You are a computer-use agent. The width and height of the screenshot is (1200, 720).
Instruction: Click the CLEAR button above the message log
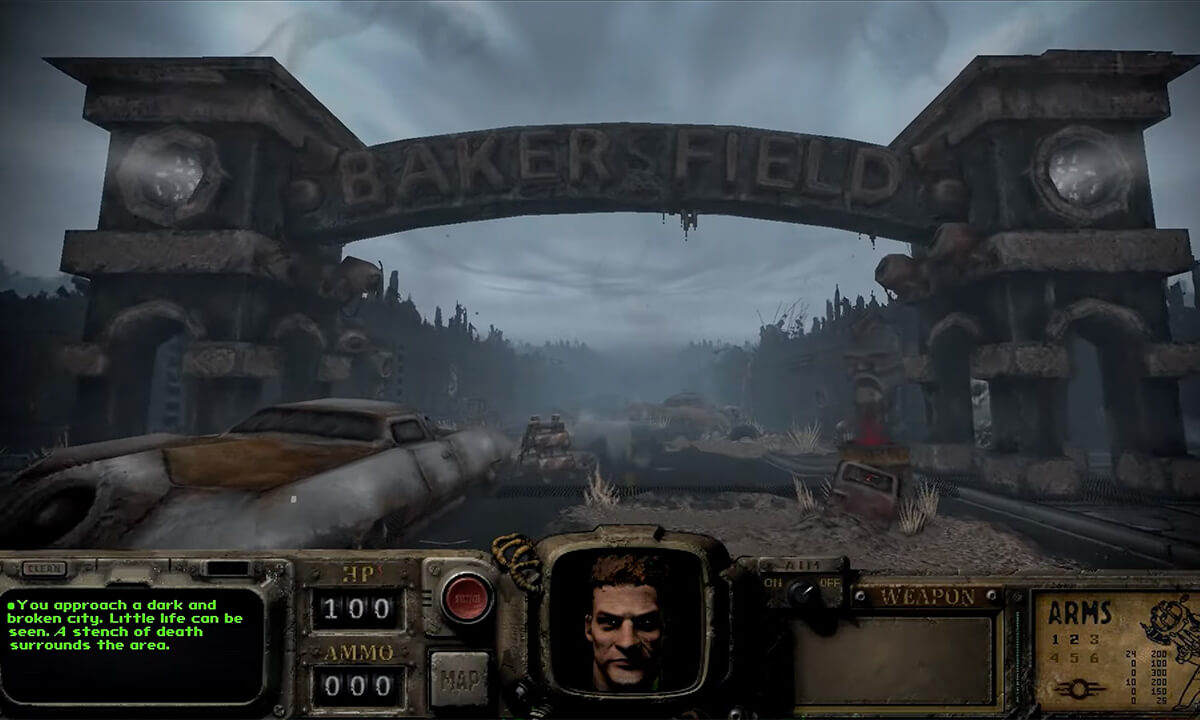pyautogui.click(x=44, y=569)
